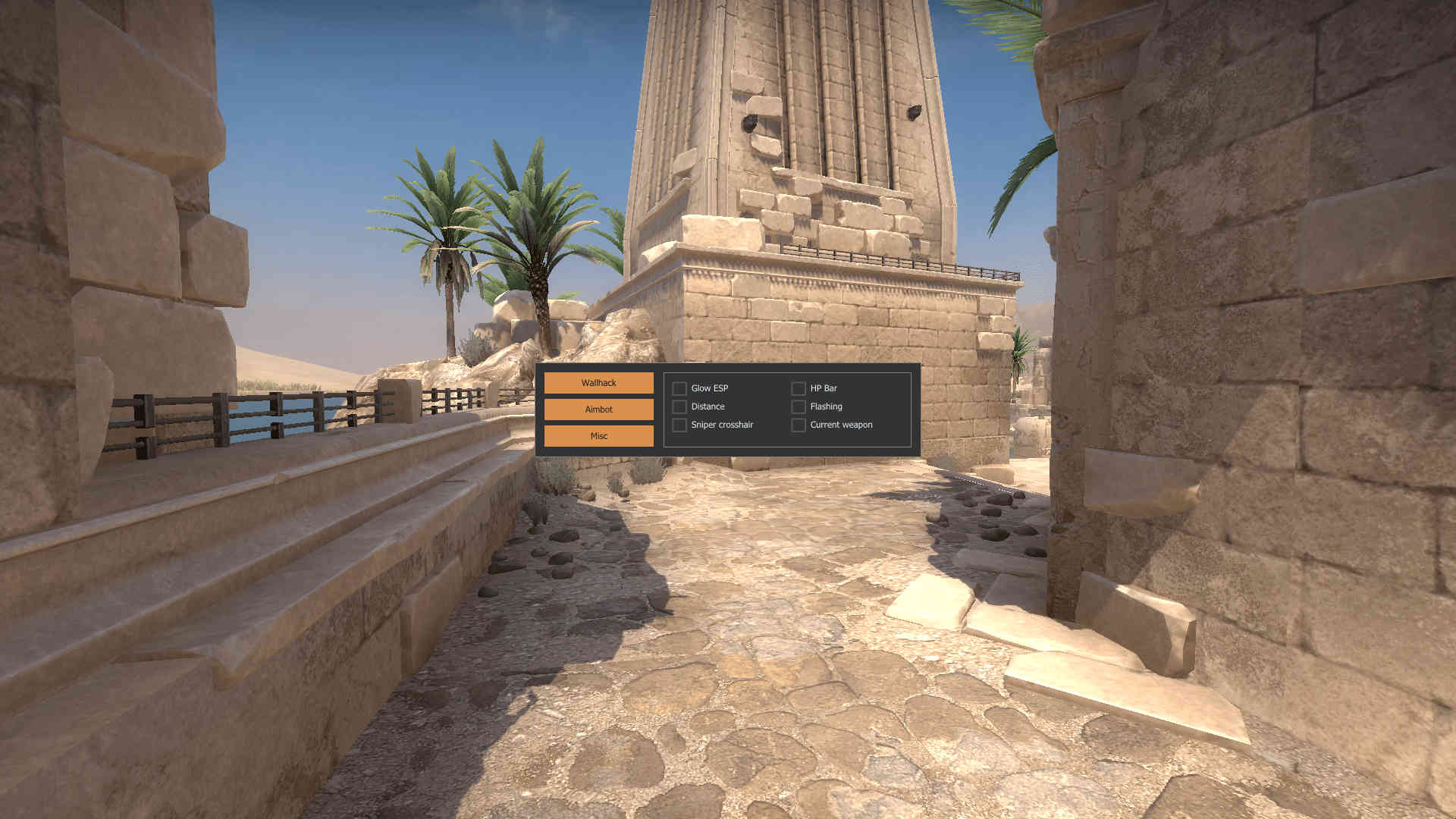1456x819 pixels.
Task: Turn off the Sniper crosshair checkbox
Action: (679, 425)
